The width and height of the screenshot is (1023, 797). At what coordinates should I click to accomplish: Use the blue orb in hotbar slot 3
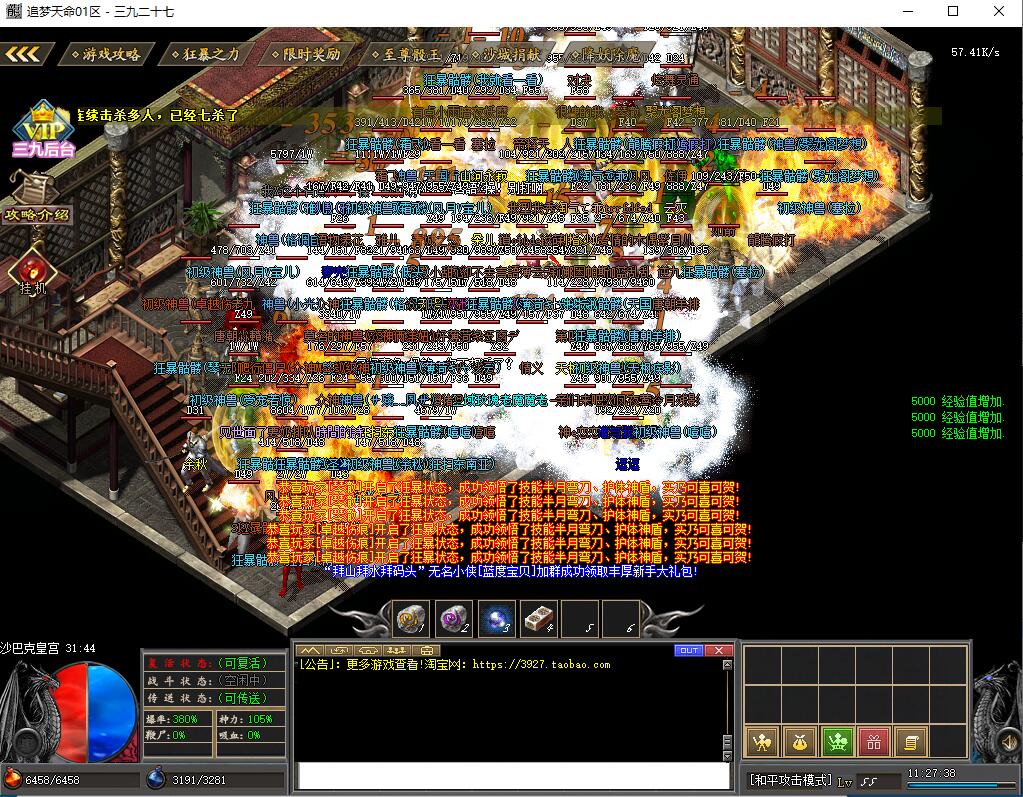point(497,620)
